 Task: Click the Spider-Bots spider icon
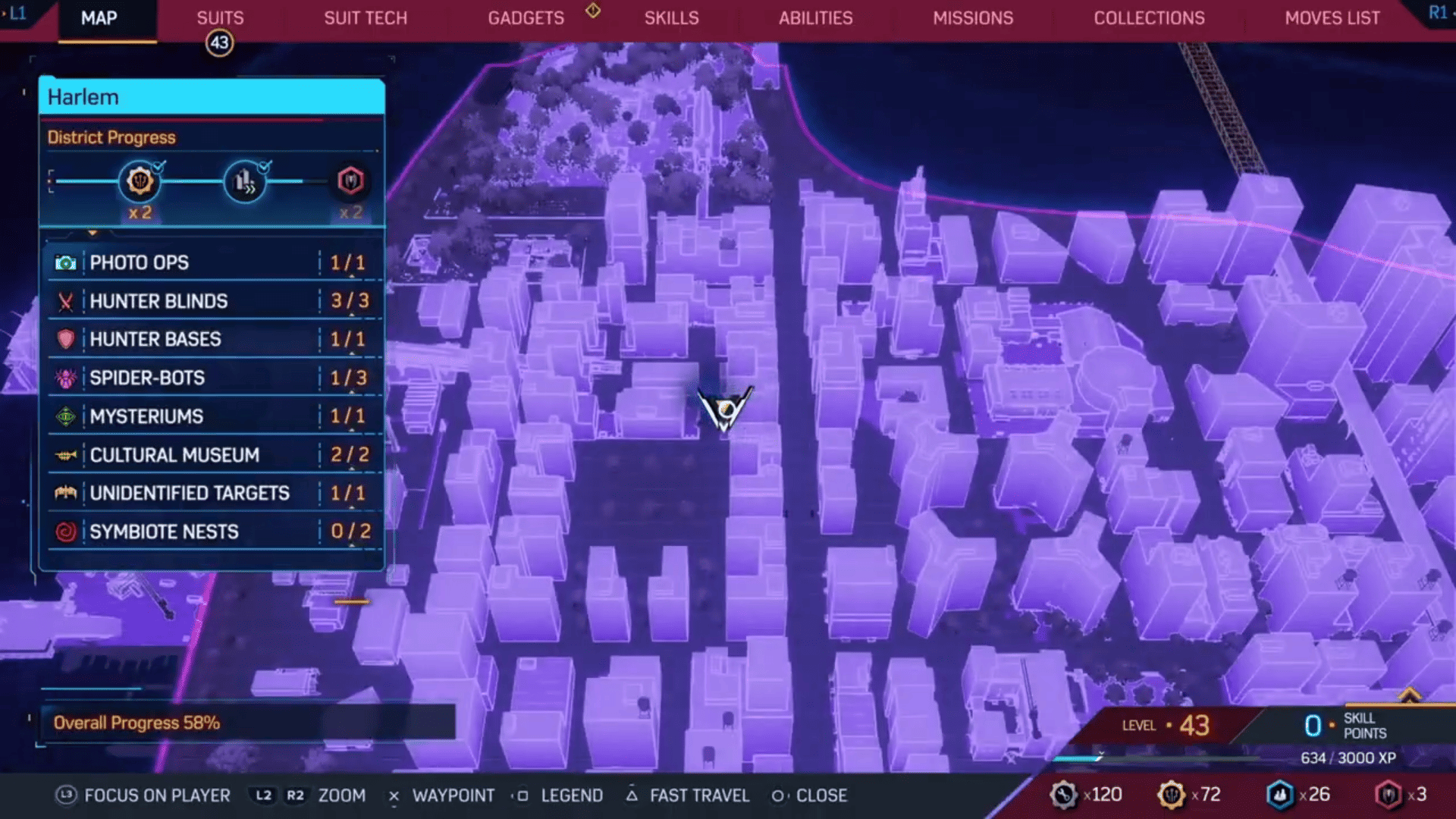67,378
